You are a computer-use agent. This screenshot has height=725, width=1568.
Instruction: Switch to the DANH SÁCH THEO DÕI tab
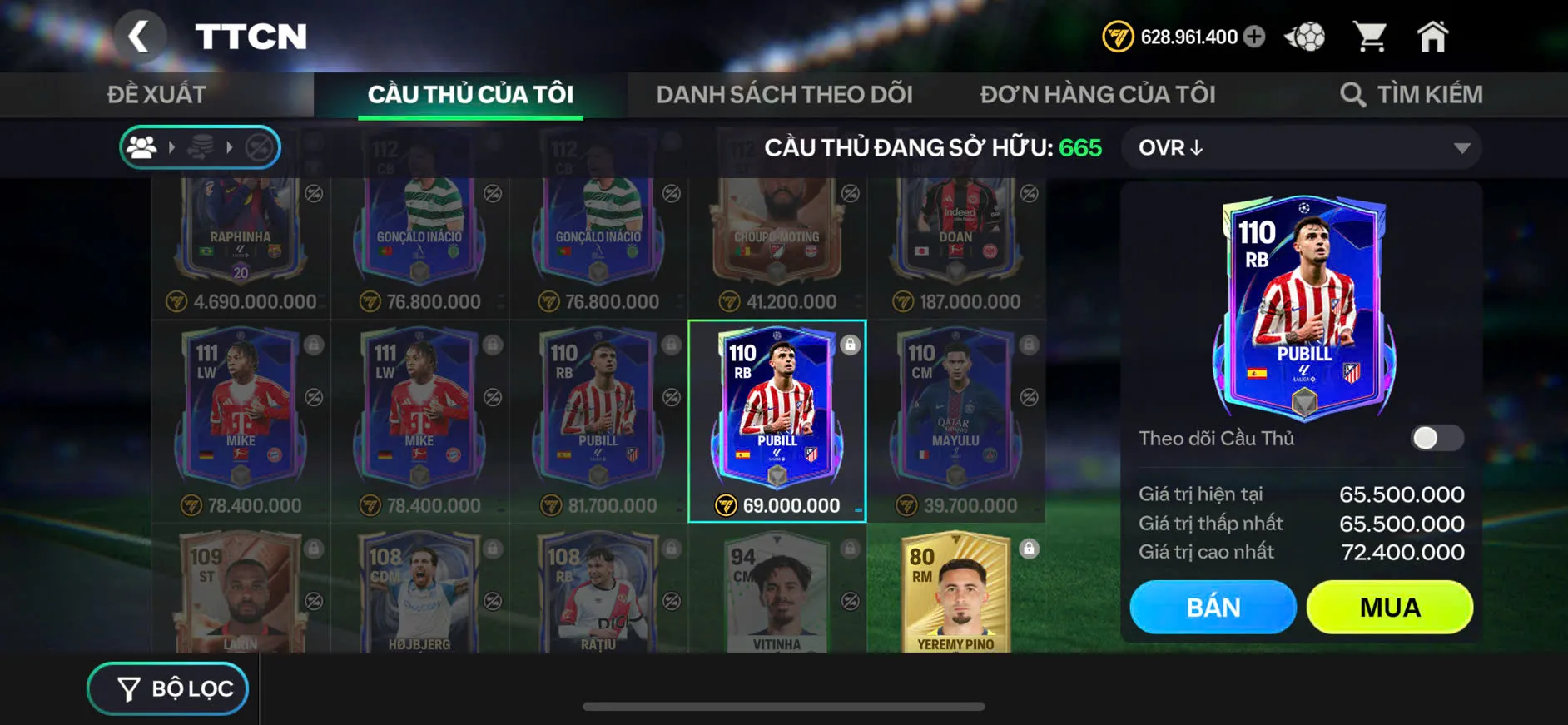[x=783, y=93]
